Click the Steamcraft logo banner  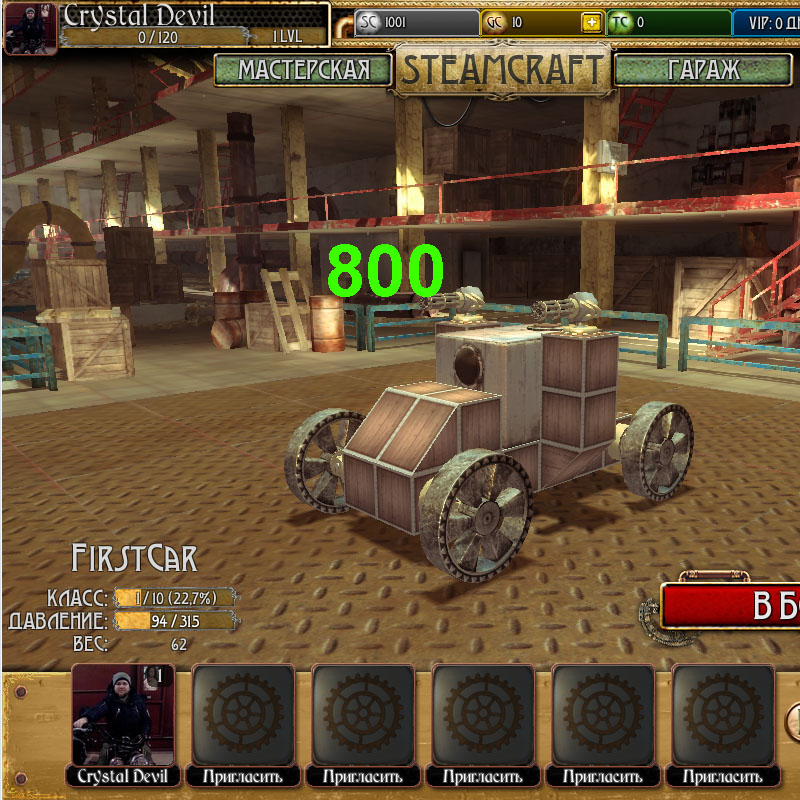click(x=501, y=69)
